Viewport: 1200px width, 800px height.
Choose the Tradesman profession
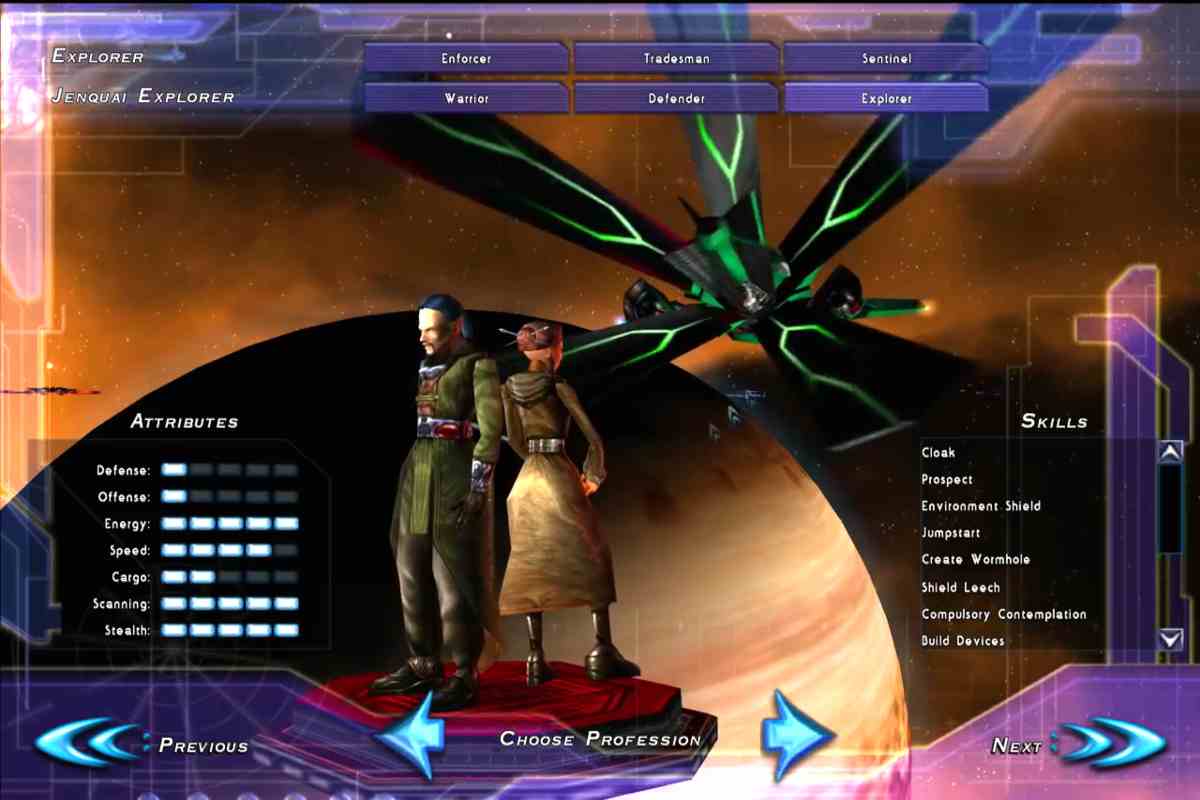pyautogui.click(x=677, y=58)
